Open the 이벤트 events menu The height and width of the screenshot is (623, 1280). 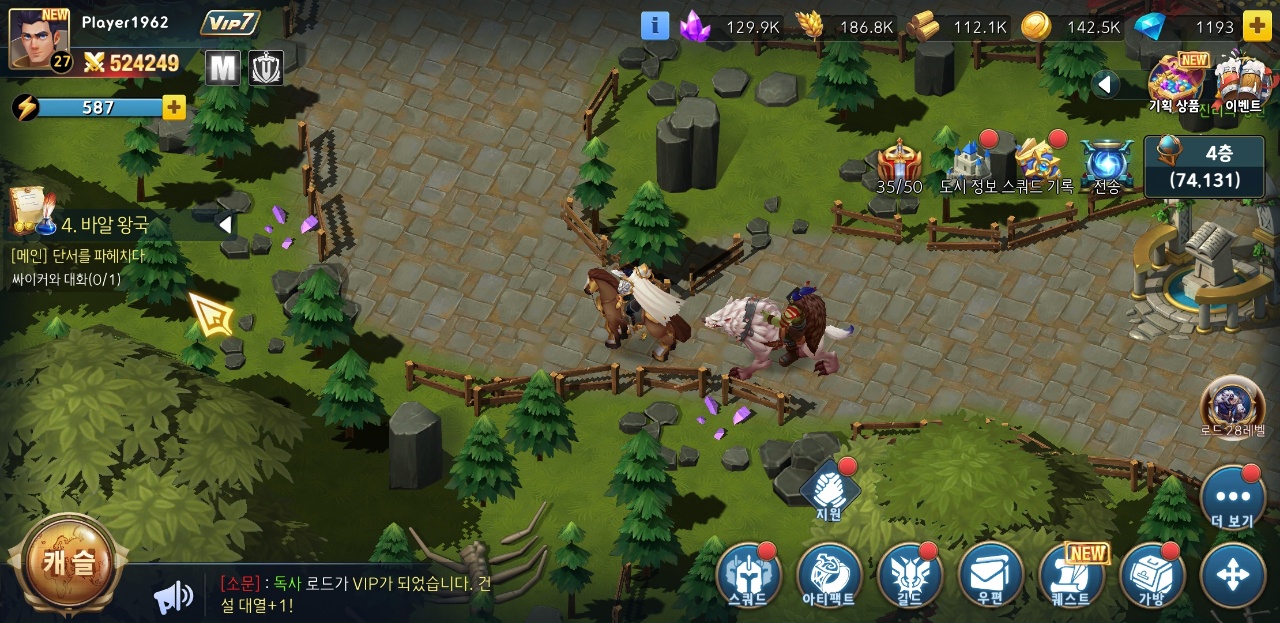coord(1242,82)
